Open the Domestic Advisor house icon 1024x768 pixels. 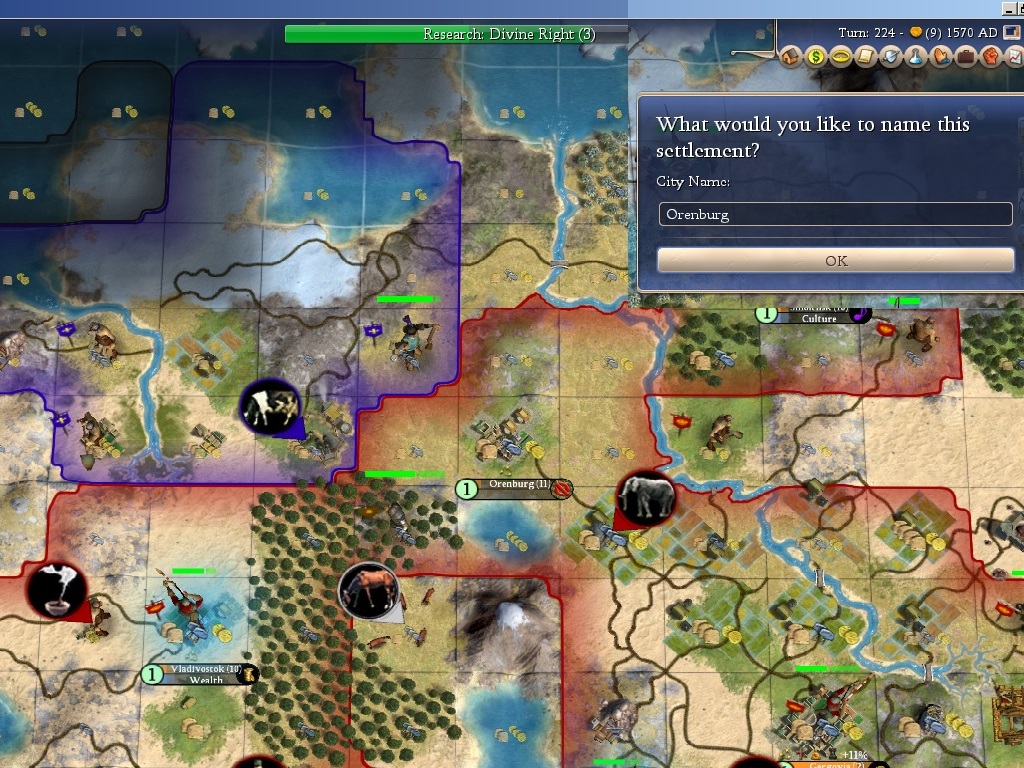tap(791, 57)
